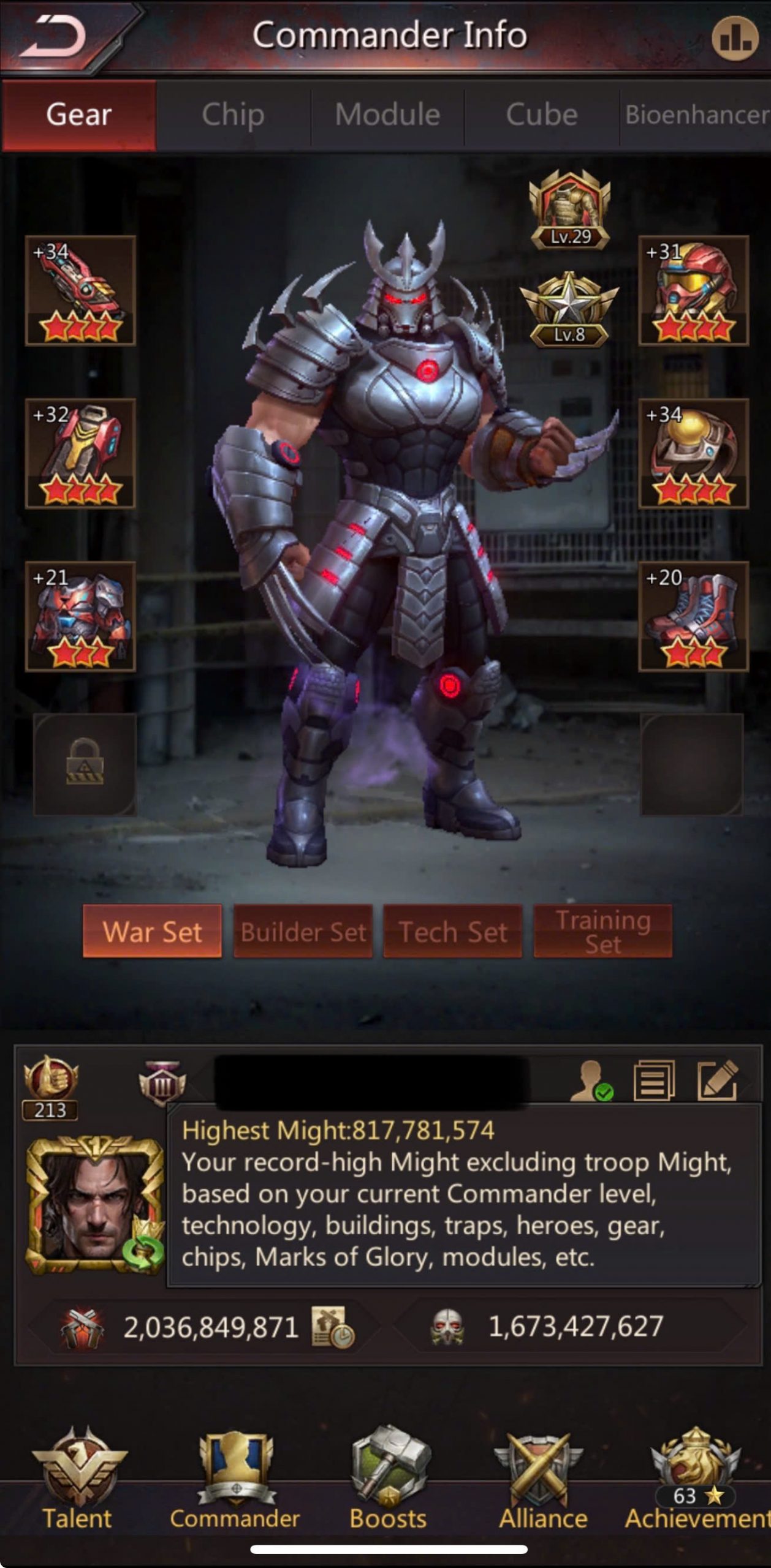This screenshot has width=771, height=1568.
Task: Activate the Tech Set
Action: pos(453,931)
